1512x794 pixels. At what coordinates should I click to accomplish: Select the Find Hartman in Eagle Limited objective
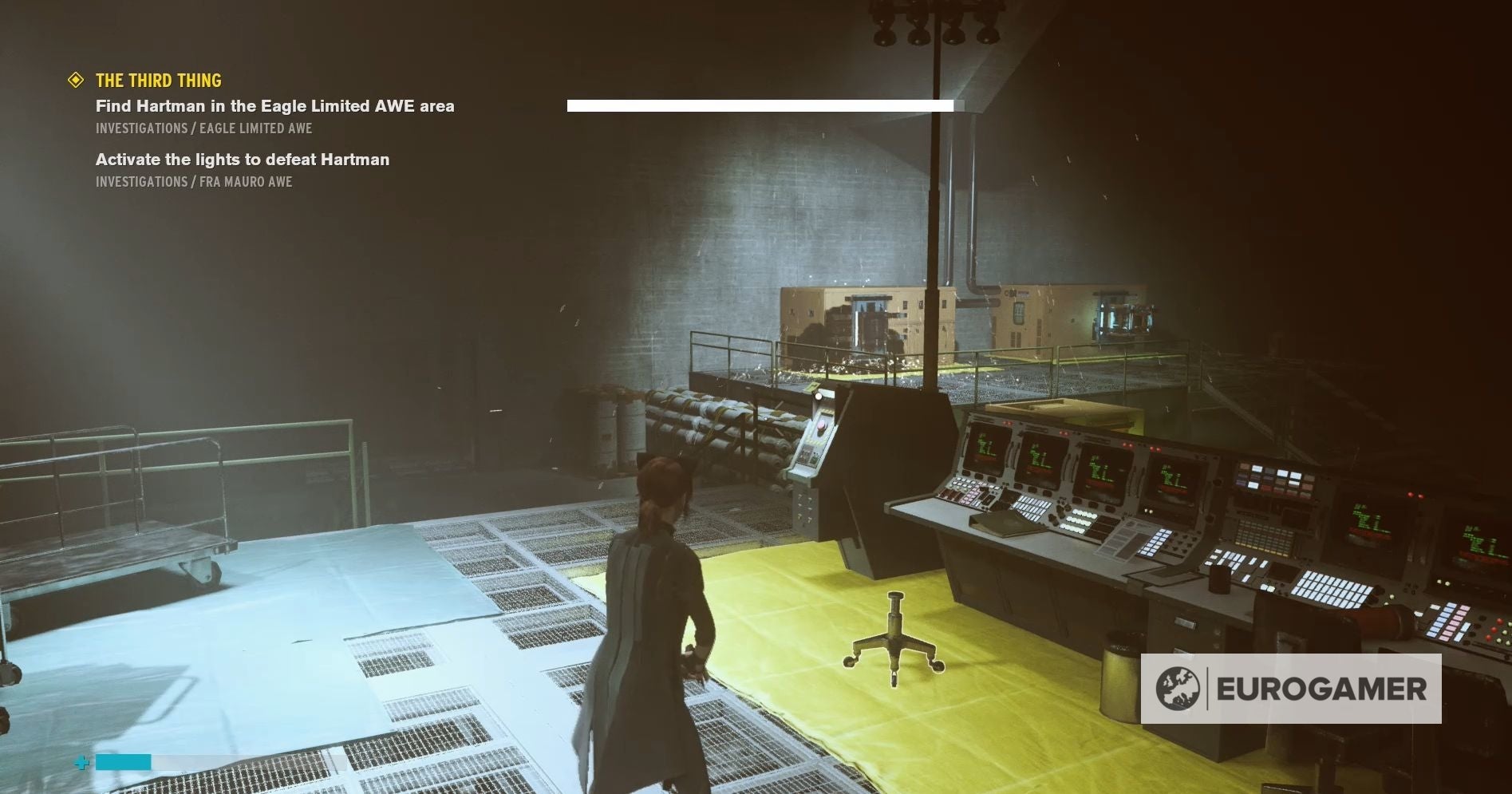274,106
